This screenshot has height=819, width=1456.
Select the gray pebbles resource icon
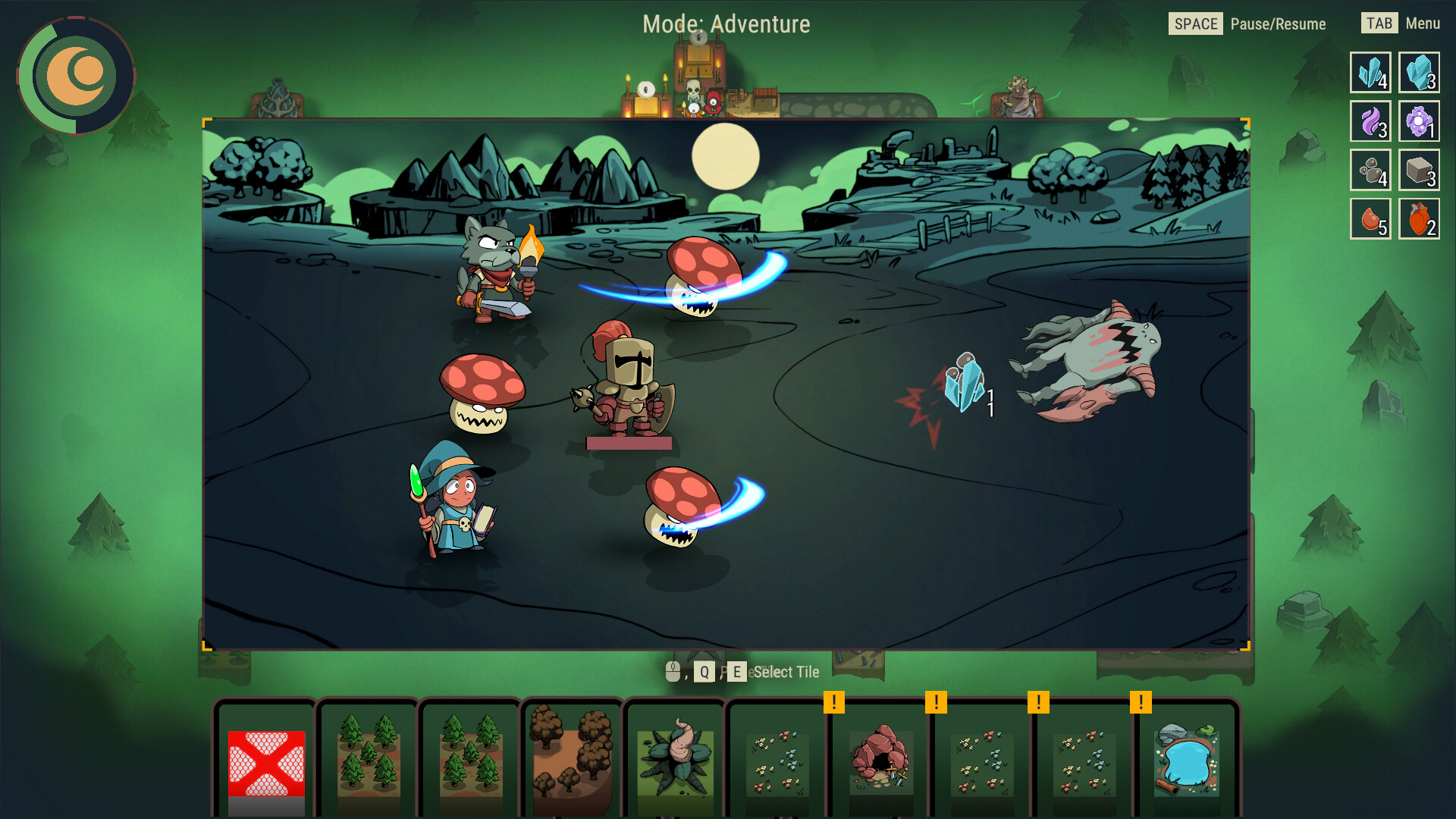point(1370,170)
